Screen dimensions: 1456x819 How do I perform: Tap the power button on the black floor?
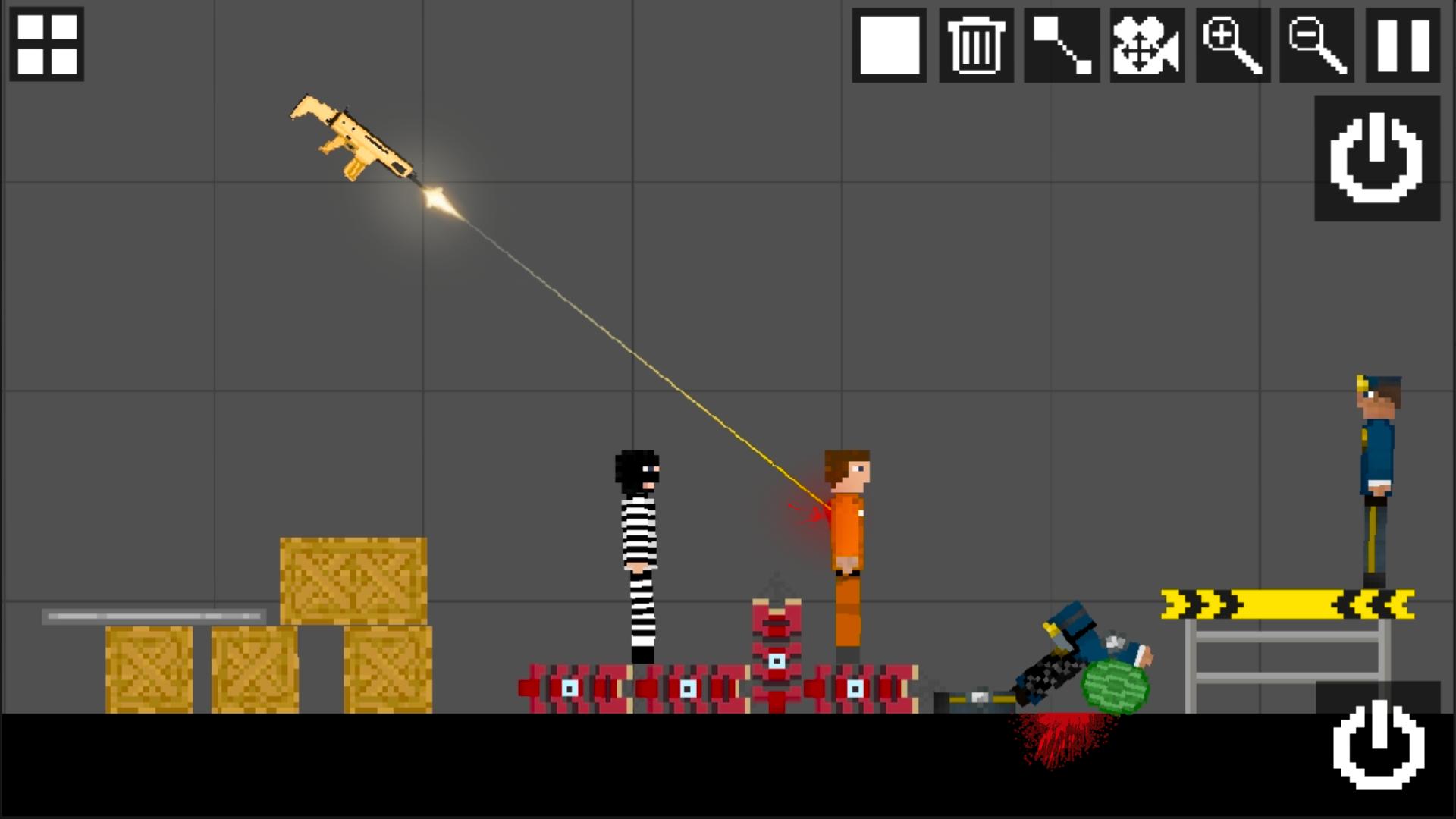1378,745
